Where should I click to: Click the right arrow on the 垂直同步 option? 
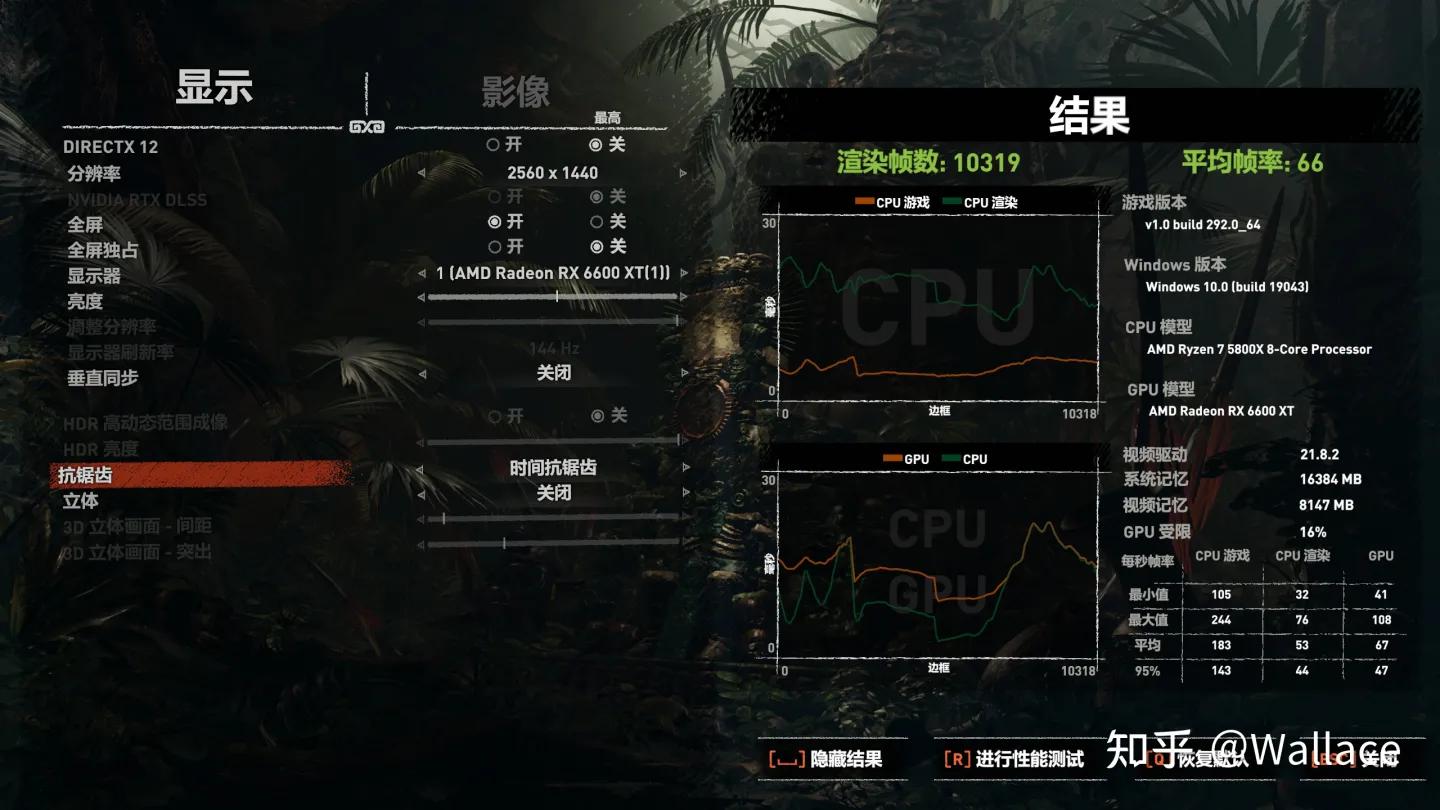click(685, 372)
